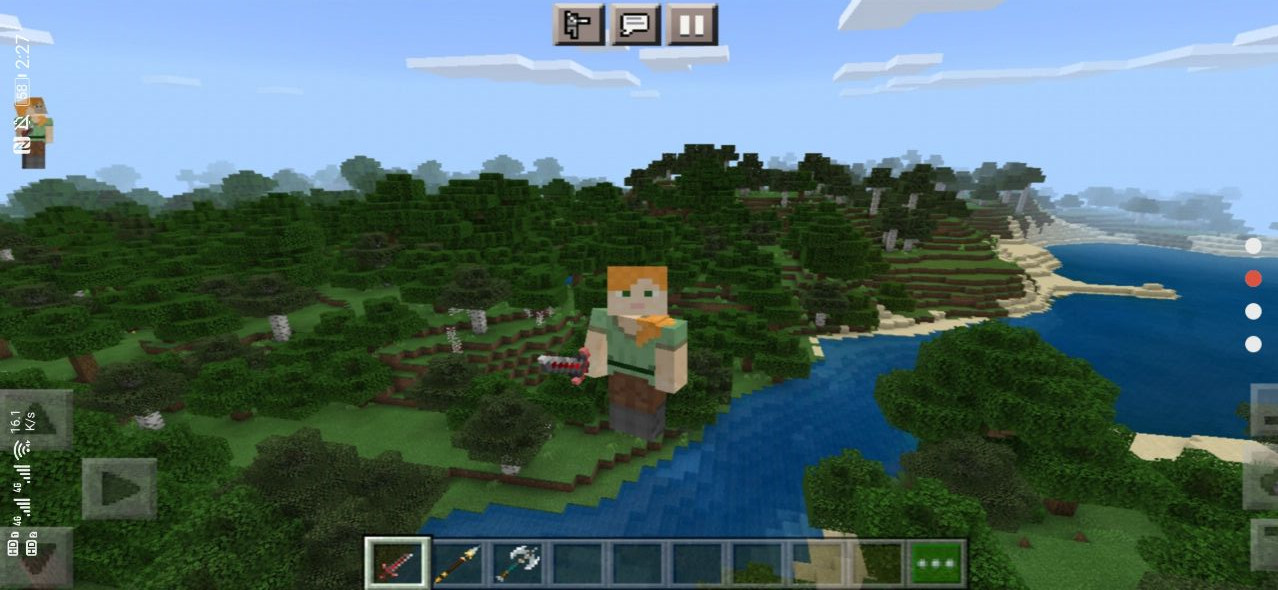Pause the game

692,24
